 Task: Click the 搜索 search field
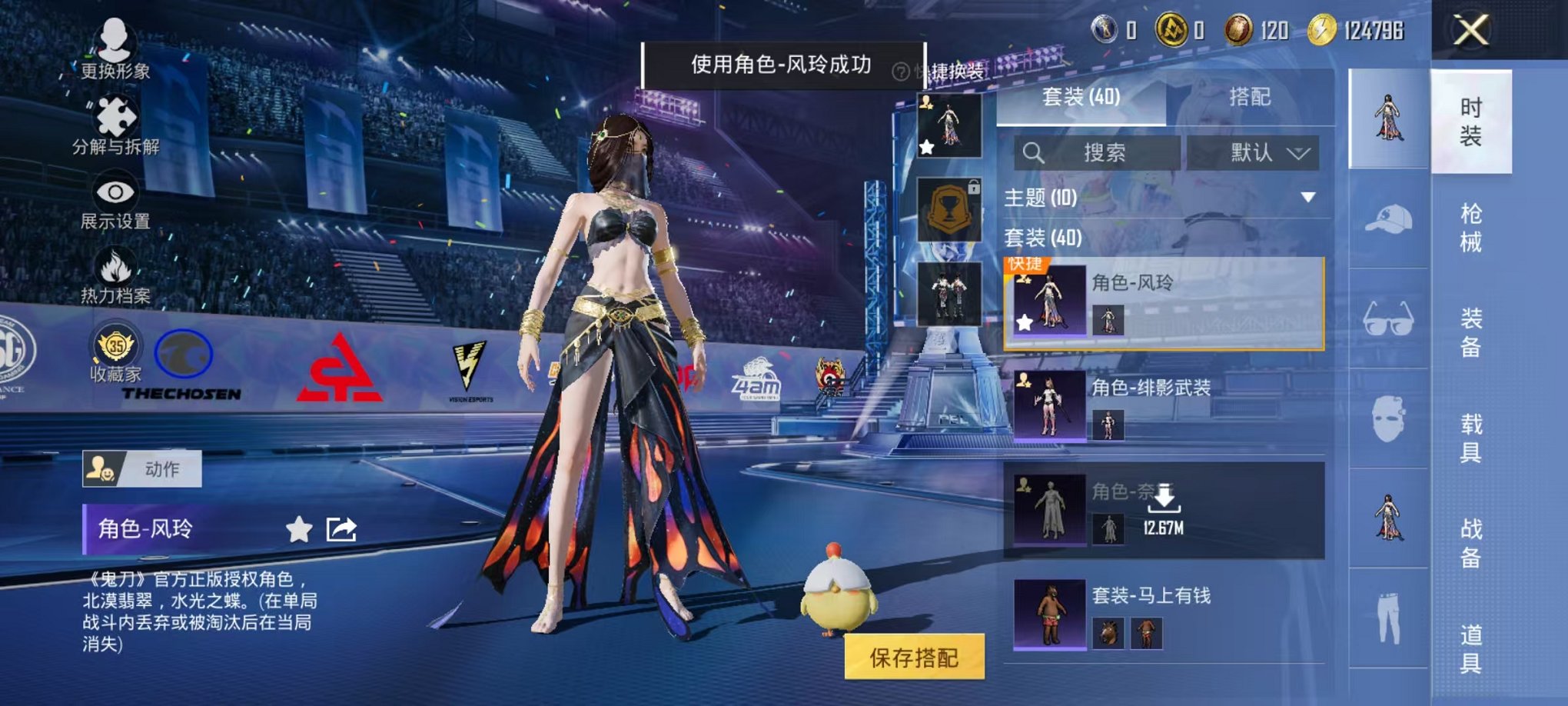1099,152
